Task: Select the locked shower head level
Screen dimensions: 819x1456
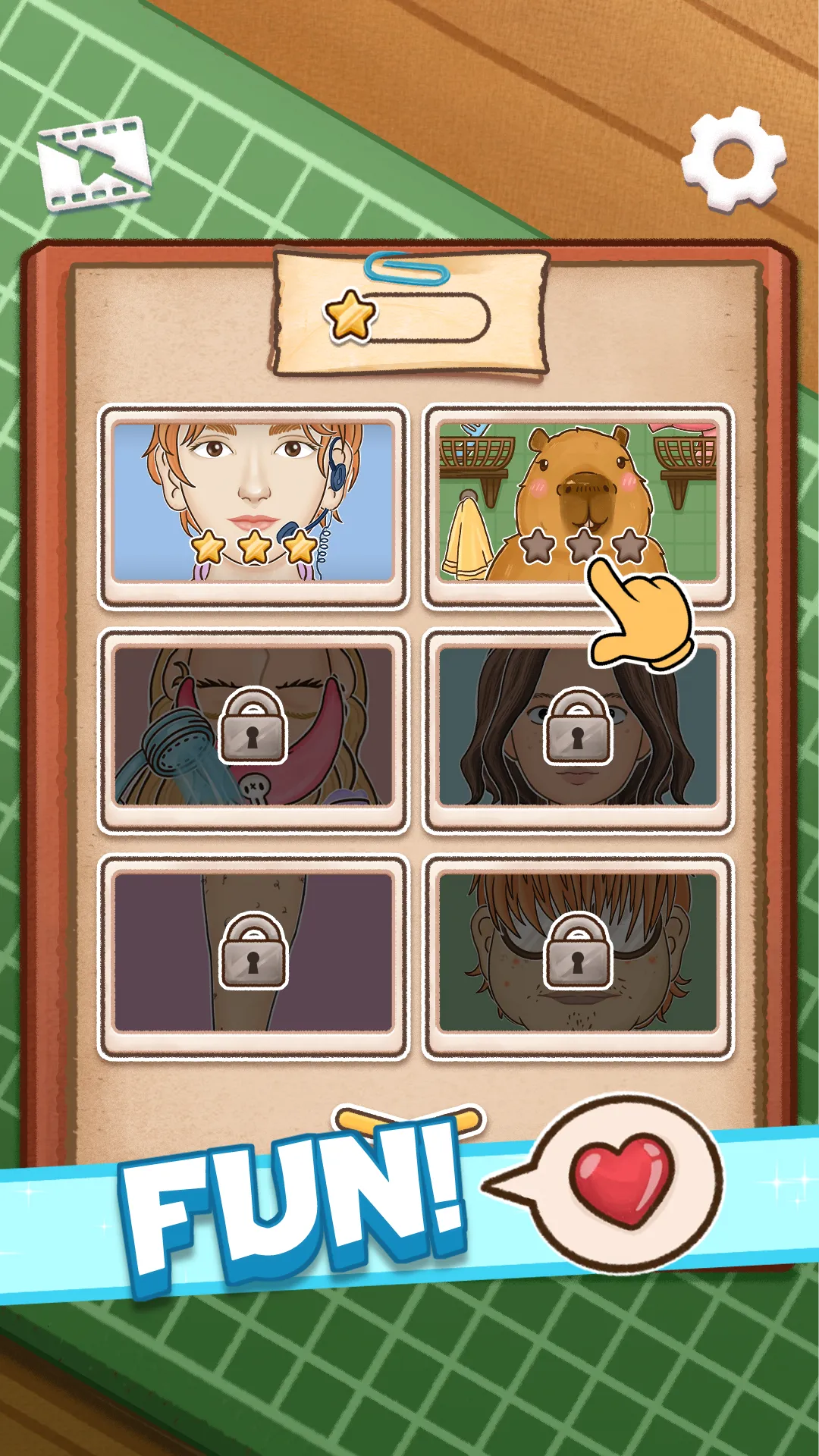Action: click(x=253, y=728)
